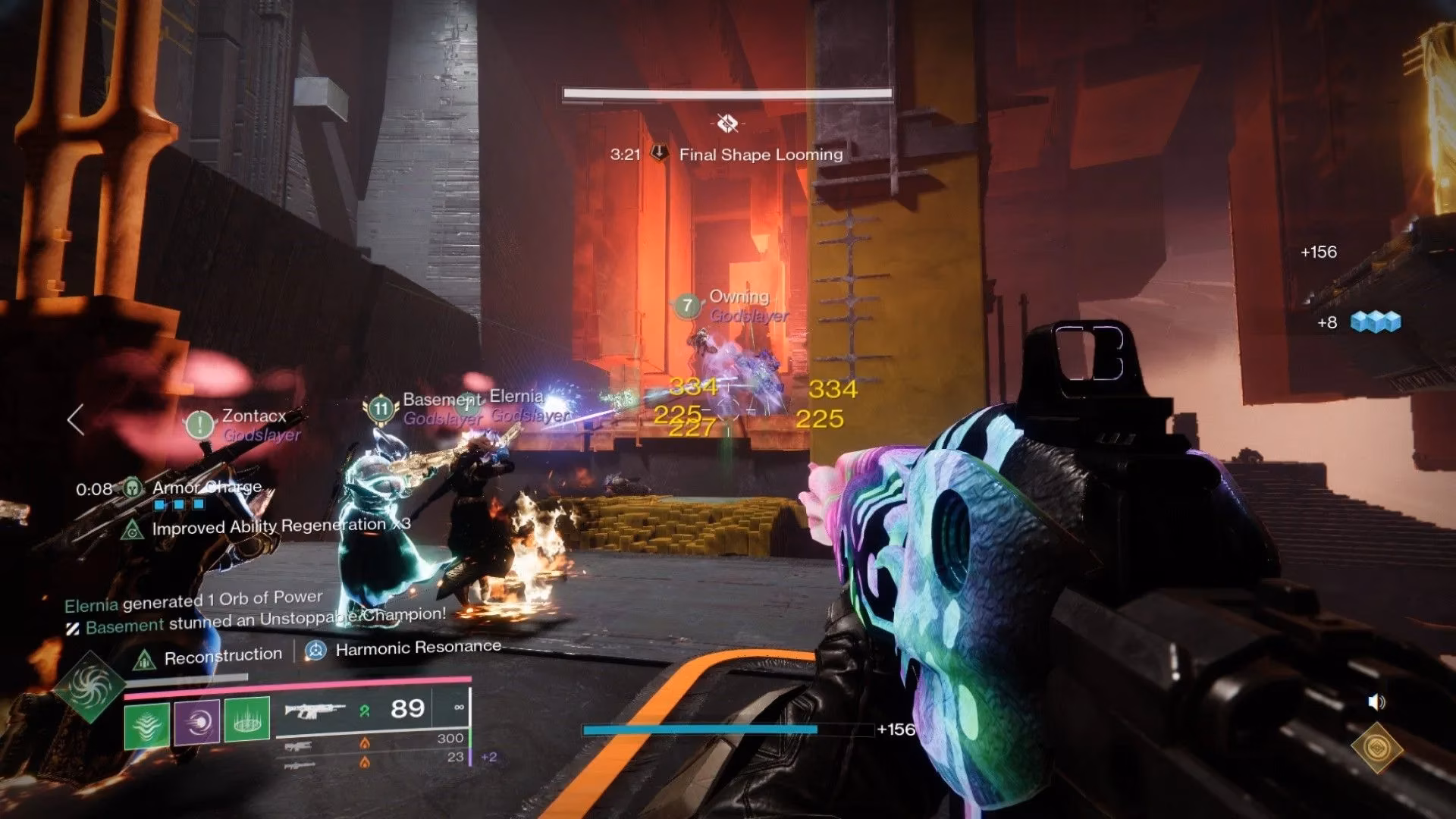The height and width of the screenshot is (819, 1456).
Task: View the Improved Ability Regeneration buff icon
Action: pyautogui.click(x=133, y=529)
